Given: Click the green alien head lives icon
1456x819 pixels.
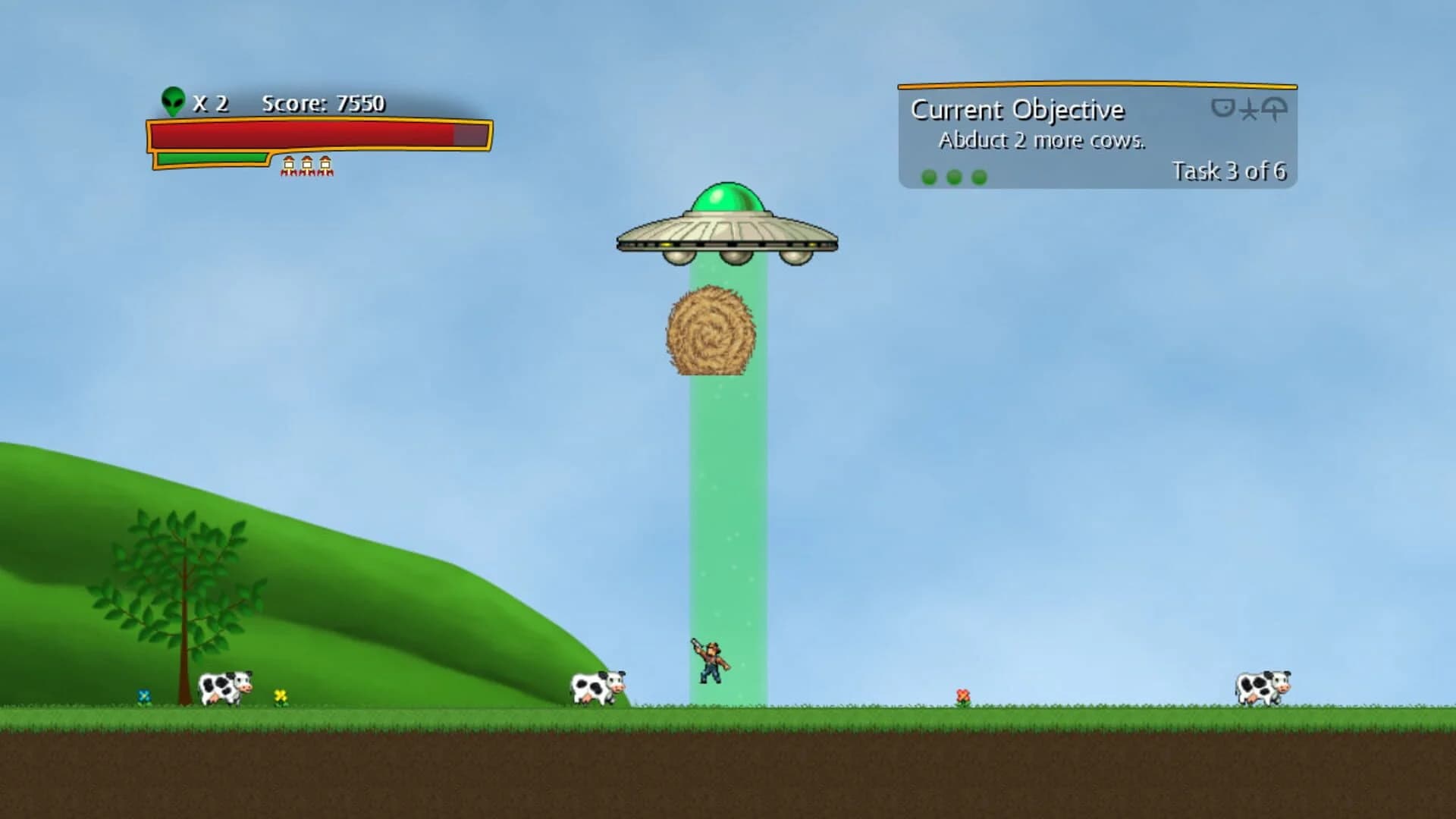Looking at the screenshot, I should pyautogui.click(x=173, y=101).
